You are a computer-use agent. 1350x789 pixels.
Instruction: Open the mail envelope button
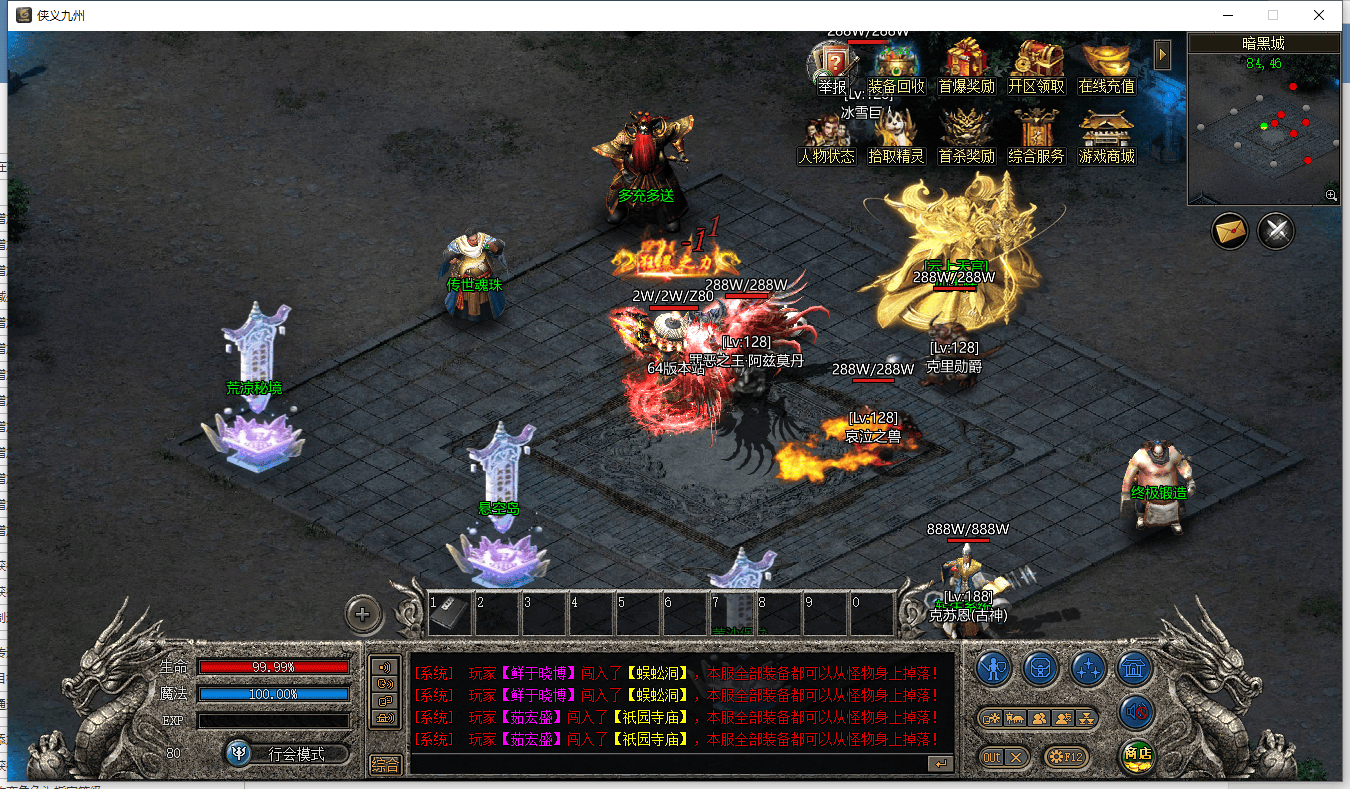(x=1230, y=231)
